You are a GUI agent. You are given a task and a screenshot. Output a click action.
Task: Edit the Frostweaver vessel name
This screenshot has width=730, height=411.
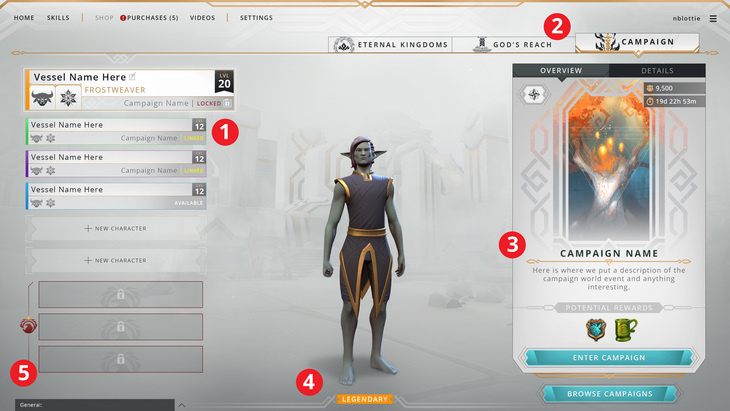(x=132, y=76)
